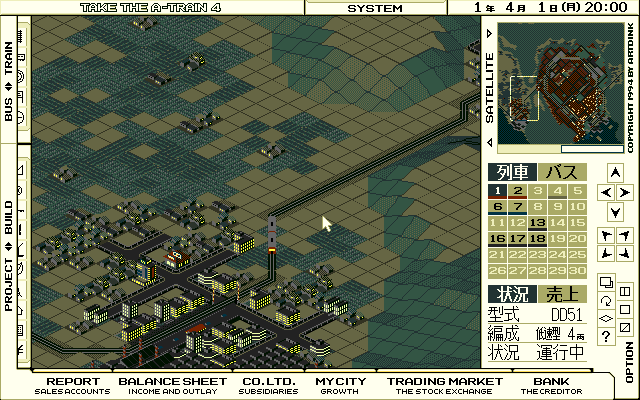
Task: Click the map scroll down arrow
Action: pyautogui.click(x=615, y=212)
